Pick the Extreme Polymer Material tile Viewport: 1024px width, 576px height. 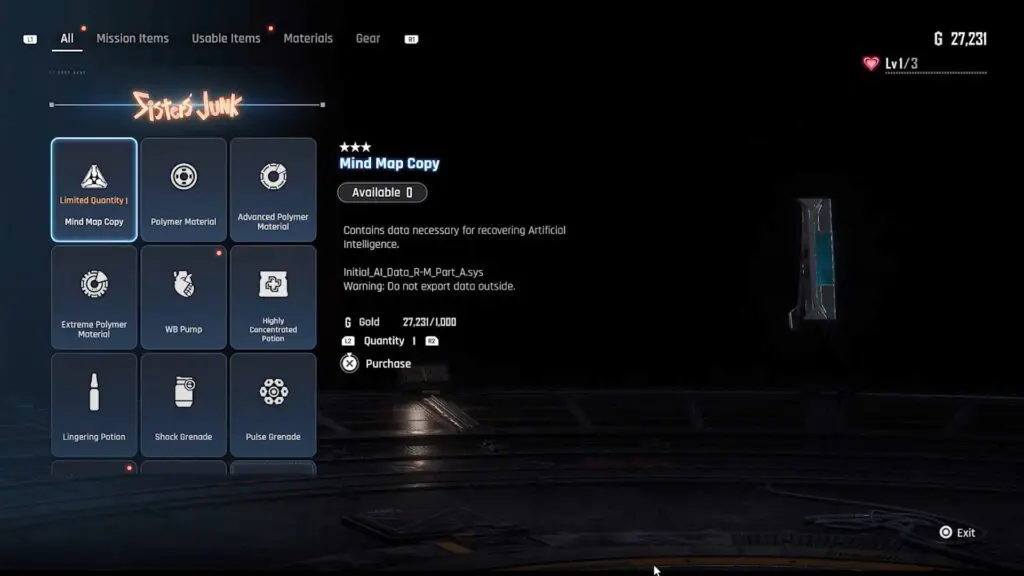tap(94, 297)
